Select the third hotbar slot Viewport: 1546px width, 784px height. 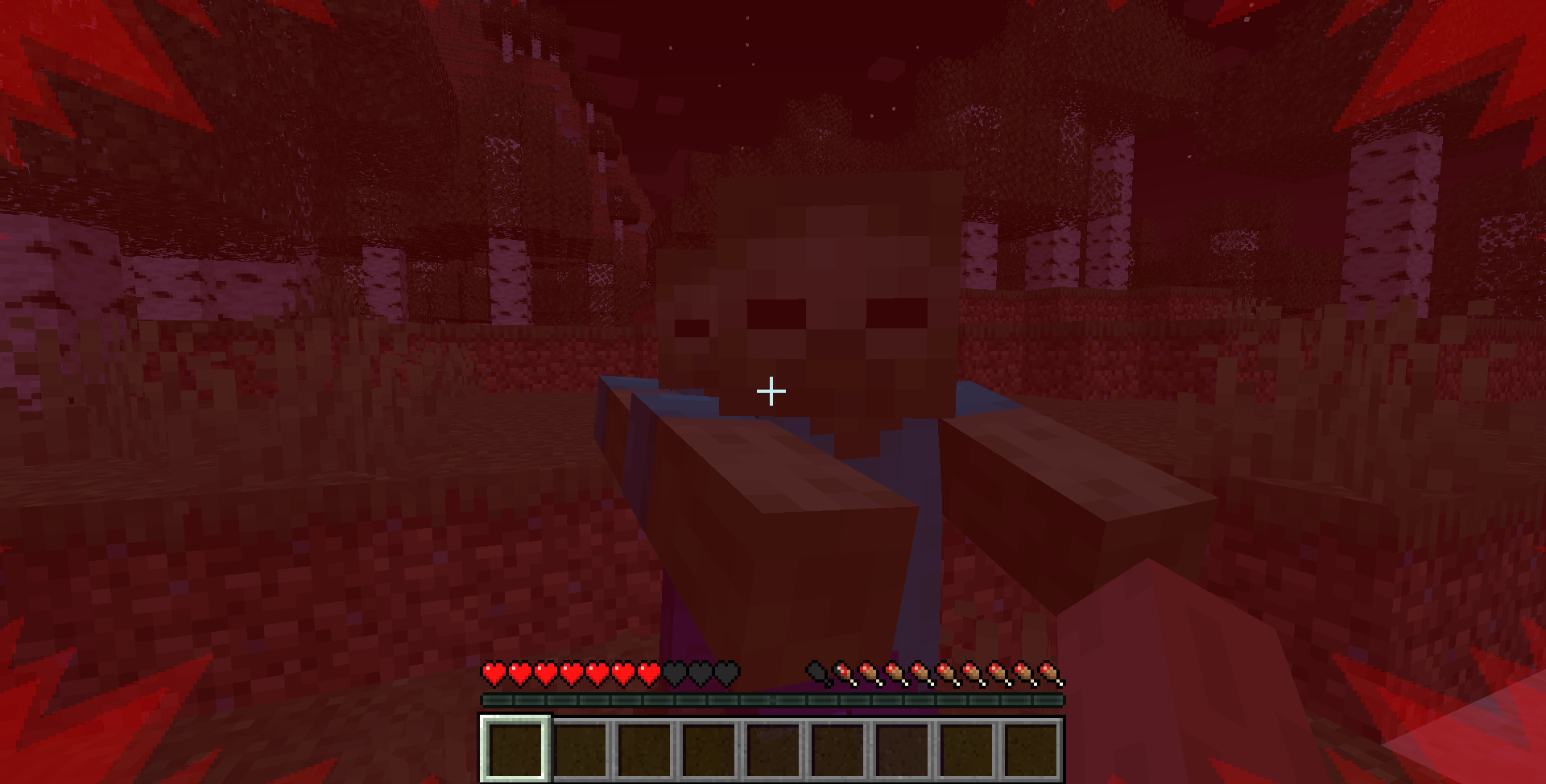(x=644, y=749)
